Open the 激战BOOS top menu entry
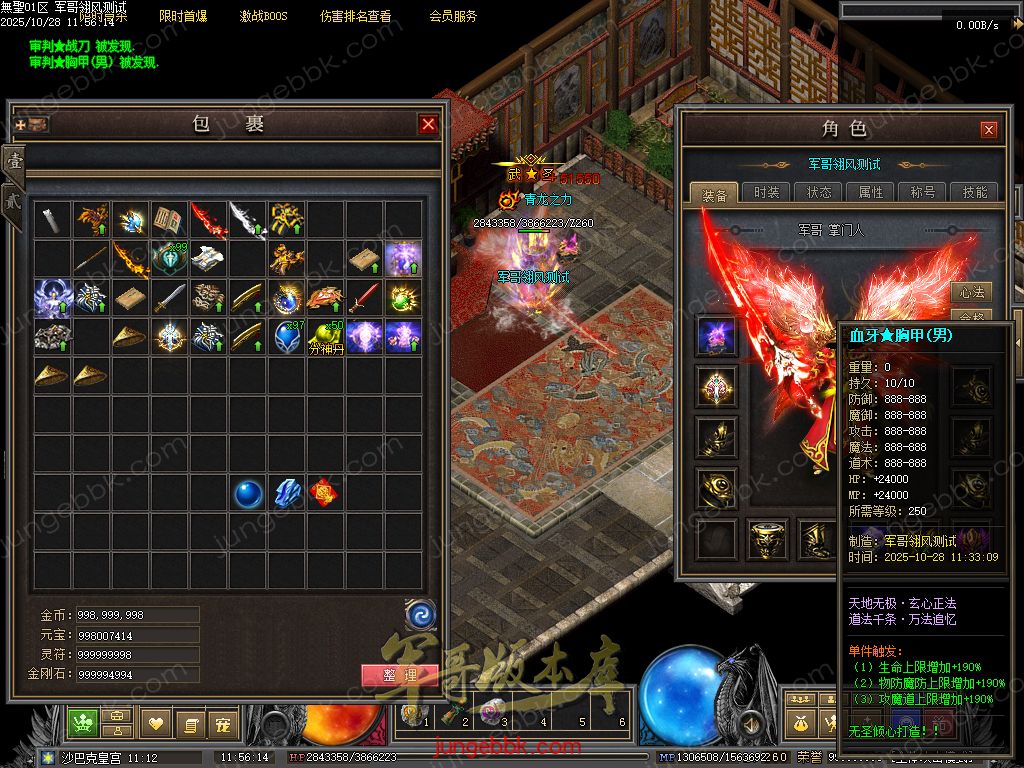1024x768 pixels. [x=263, y=16]
